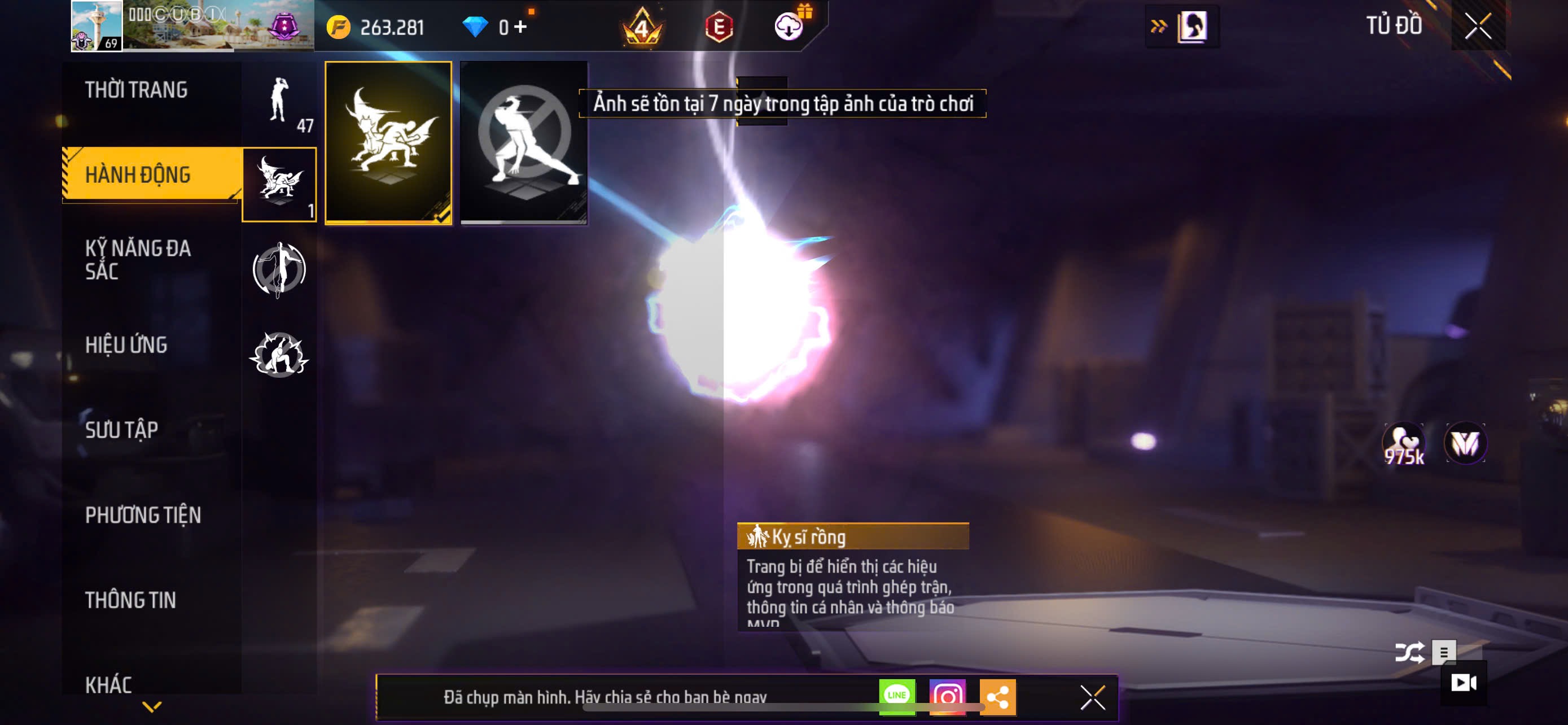Select the Hành Động category
This screenshot has height=725, width=1568.
[x=138, y=174]
